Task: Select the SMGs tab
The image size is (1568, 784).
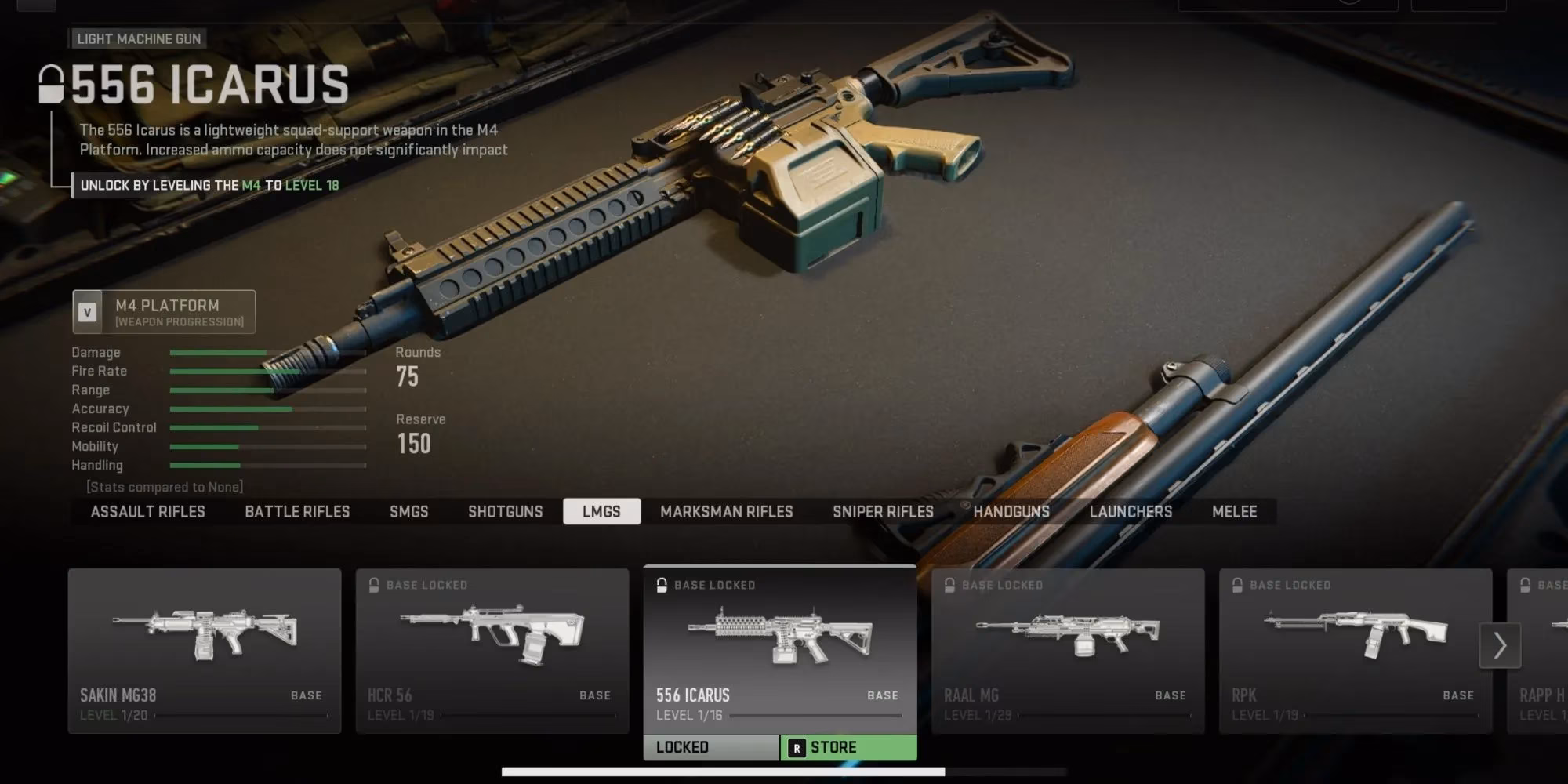Action: pos(408,512)
